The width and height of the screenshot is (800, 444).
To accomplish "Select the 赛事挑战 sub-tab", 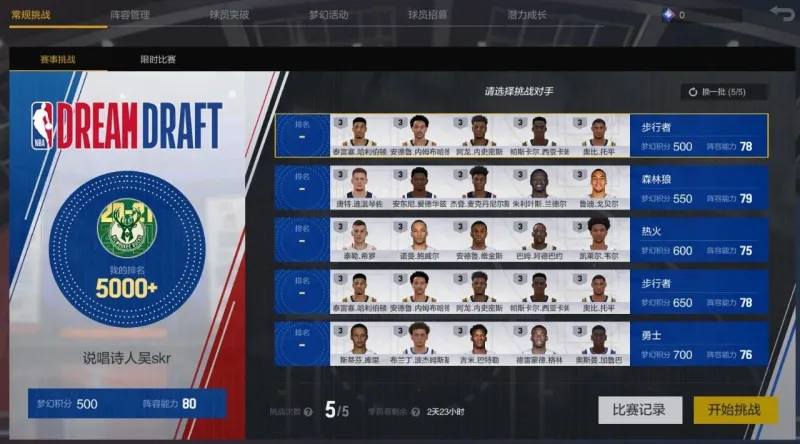I will pyautogui.click(x=58, y=59).
